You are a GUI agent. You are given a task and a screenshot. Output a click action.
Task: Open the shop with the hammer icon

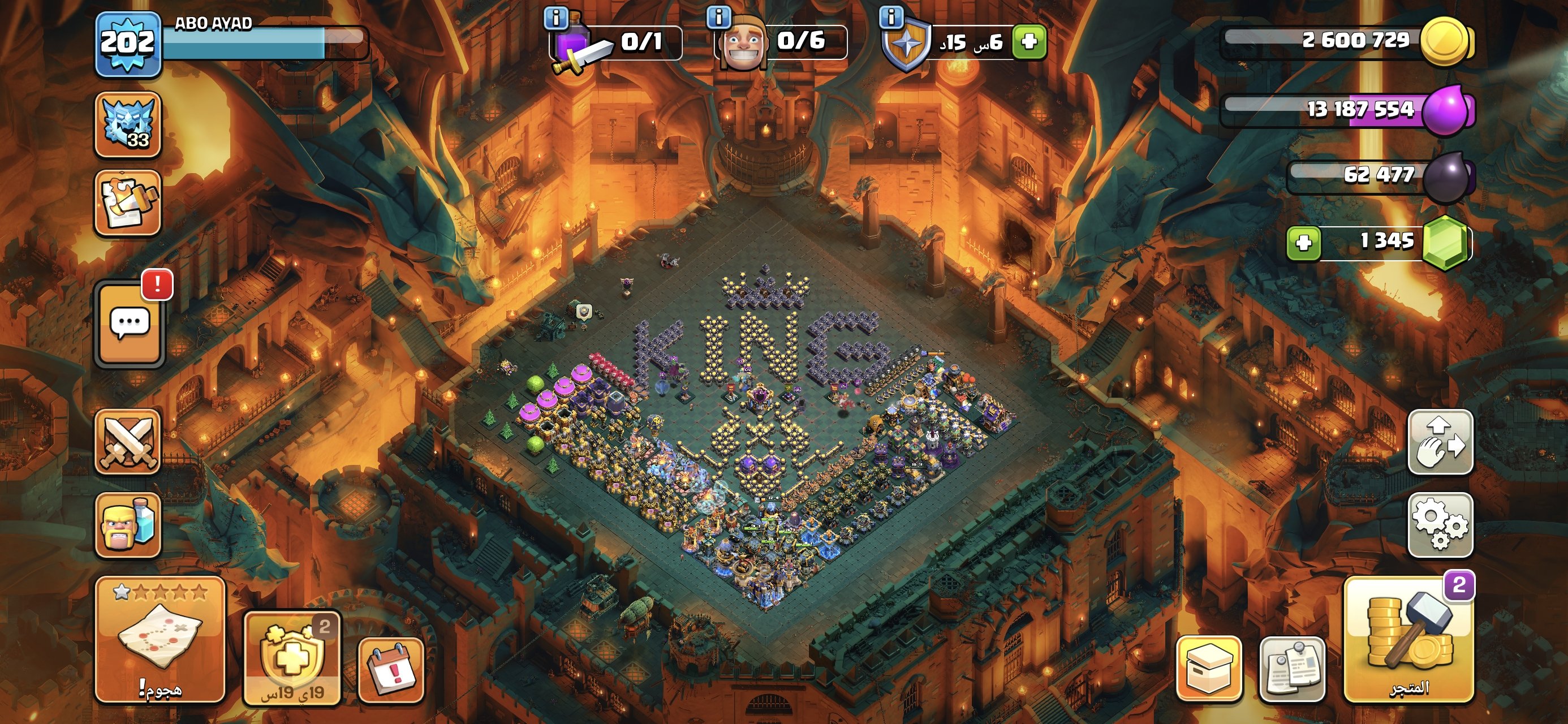[x=1409, y=639]
